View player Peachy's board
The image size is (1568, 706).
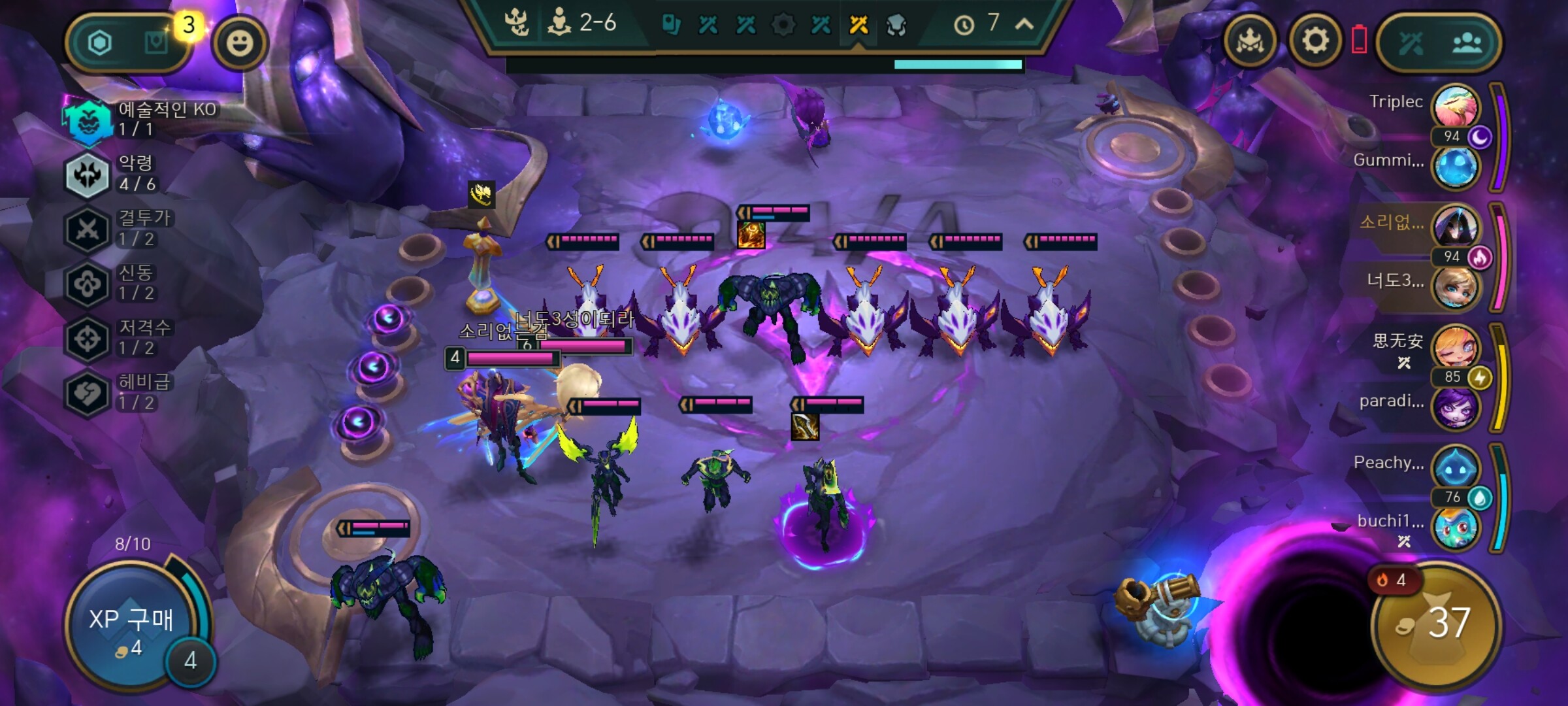point(1455,467)
